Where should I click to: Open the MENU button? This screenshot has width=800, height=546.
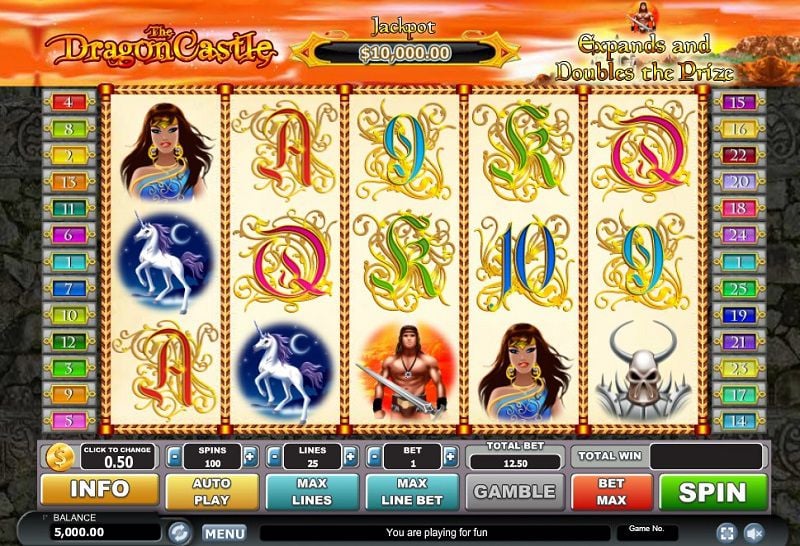224,533
